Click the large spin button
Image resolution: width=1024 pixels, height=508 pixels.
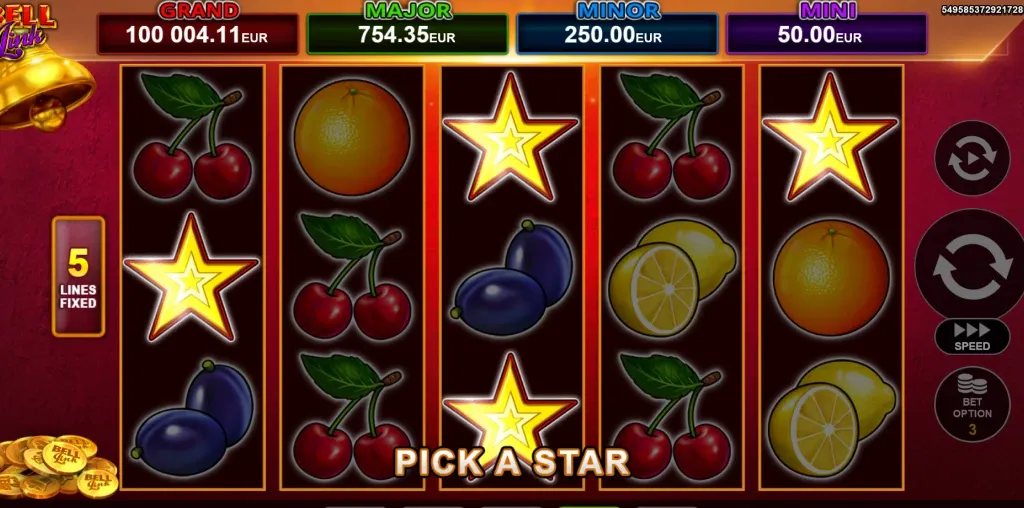pos(971,265)
